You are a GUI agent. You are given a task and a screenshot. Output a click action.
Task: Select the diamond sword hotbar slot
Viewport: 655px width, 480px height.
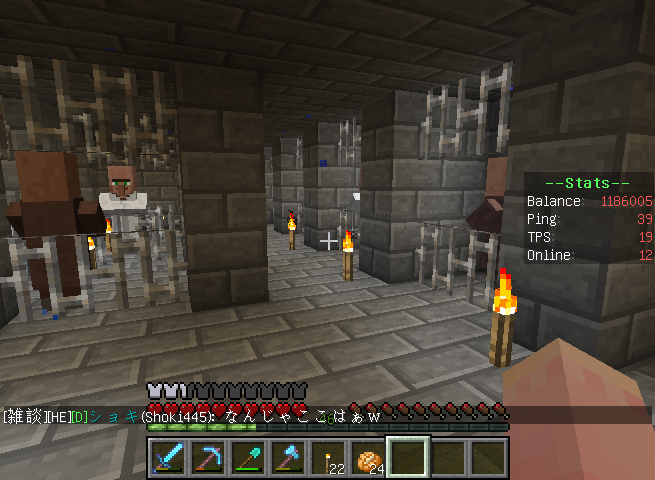click(168, 458)
